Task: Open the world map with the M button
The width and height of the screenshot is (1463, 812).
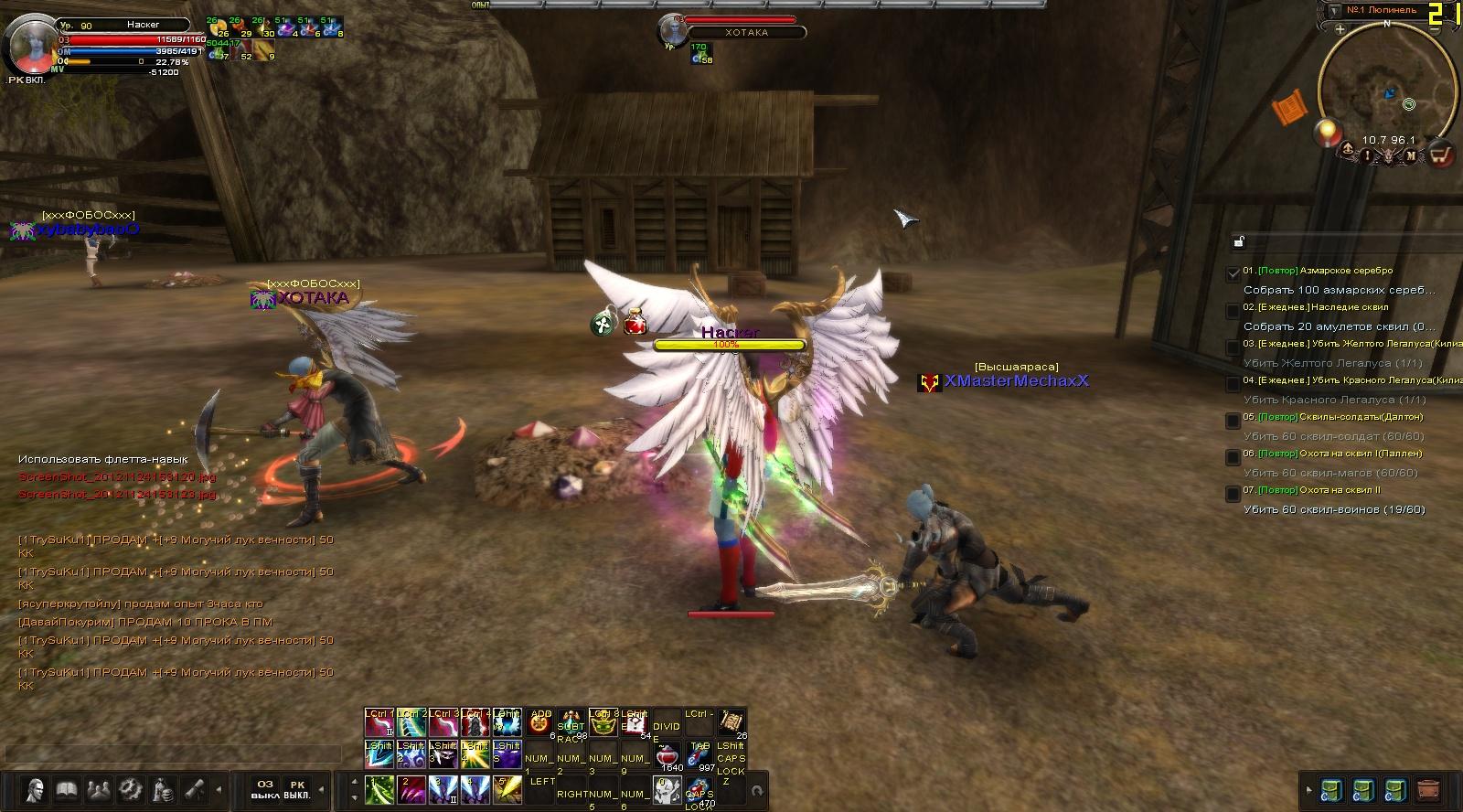Action: 1411,155
